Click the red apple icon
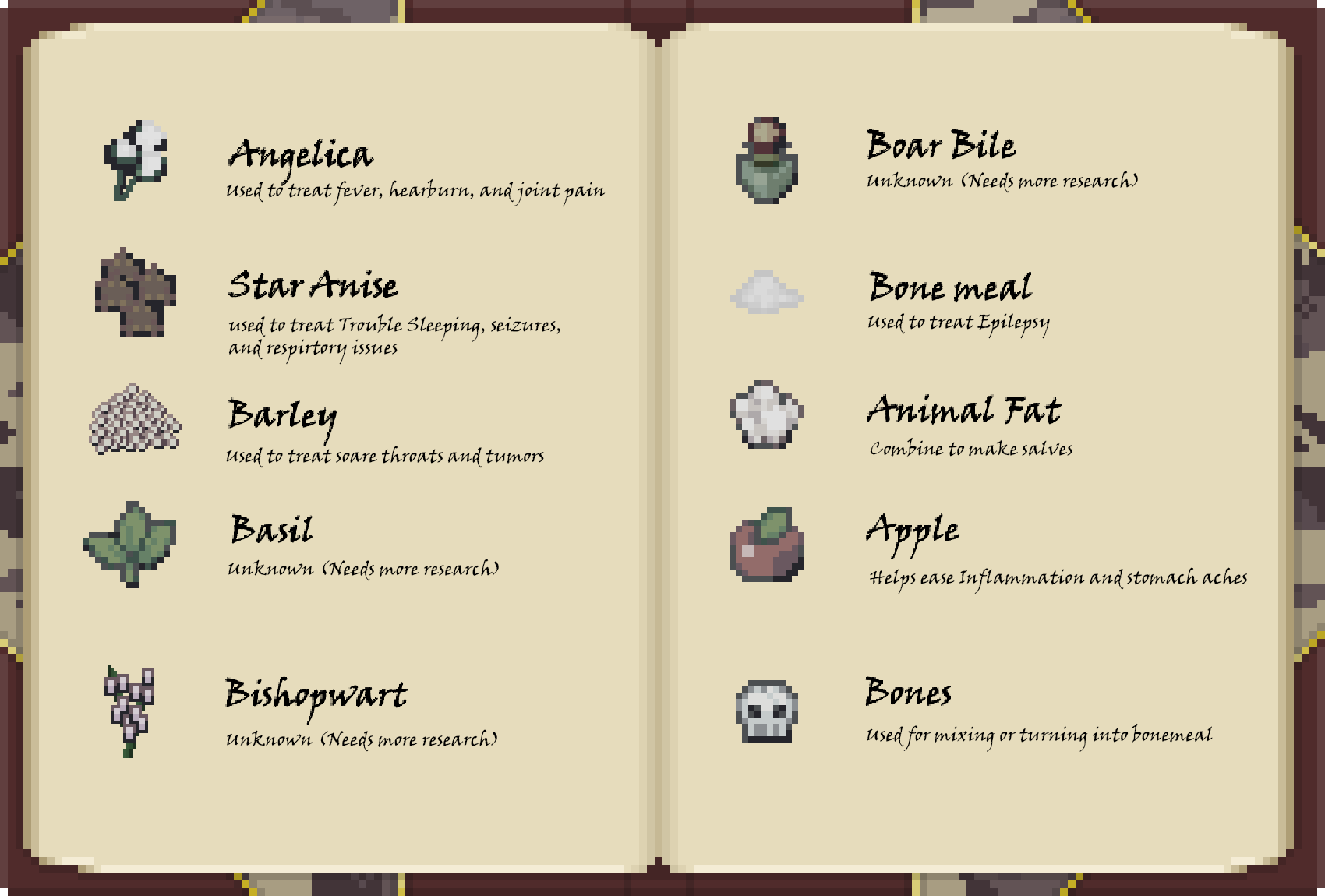The width and height of the screenshot is (1325, 896). coord(767,545)
